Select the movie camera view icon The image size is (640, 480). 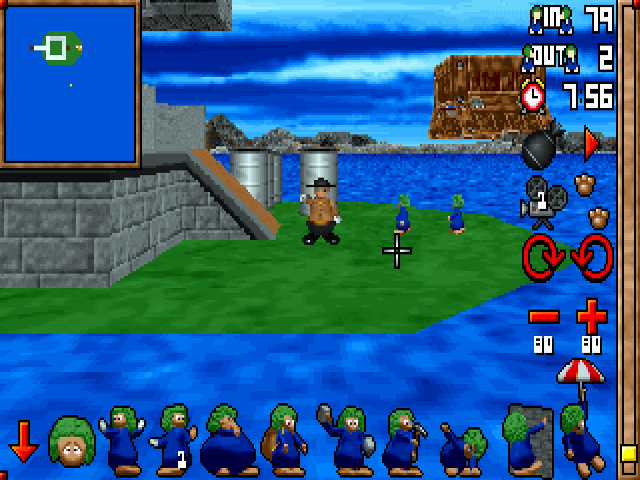pos(541,203)
